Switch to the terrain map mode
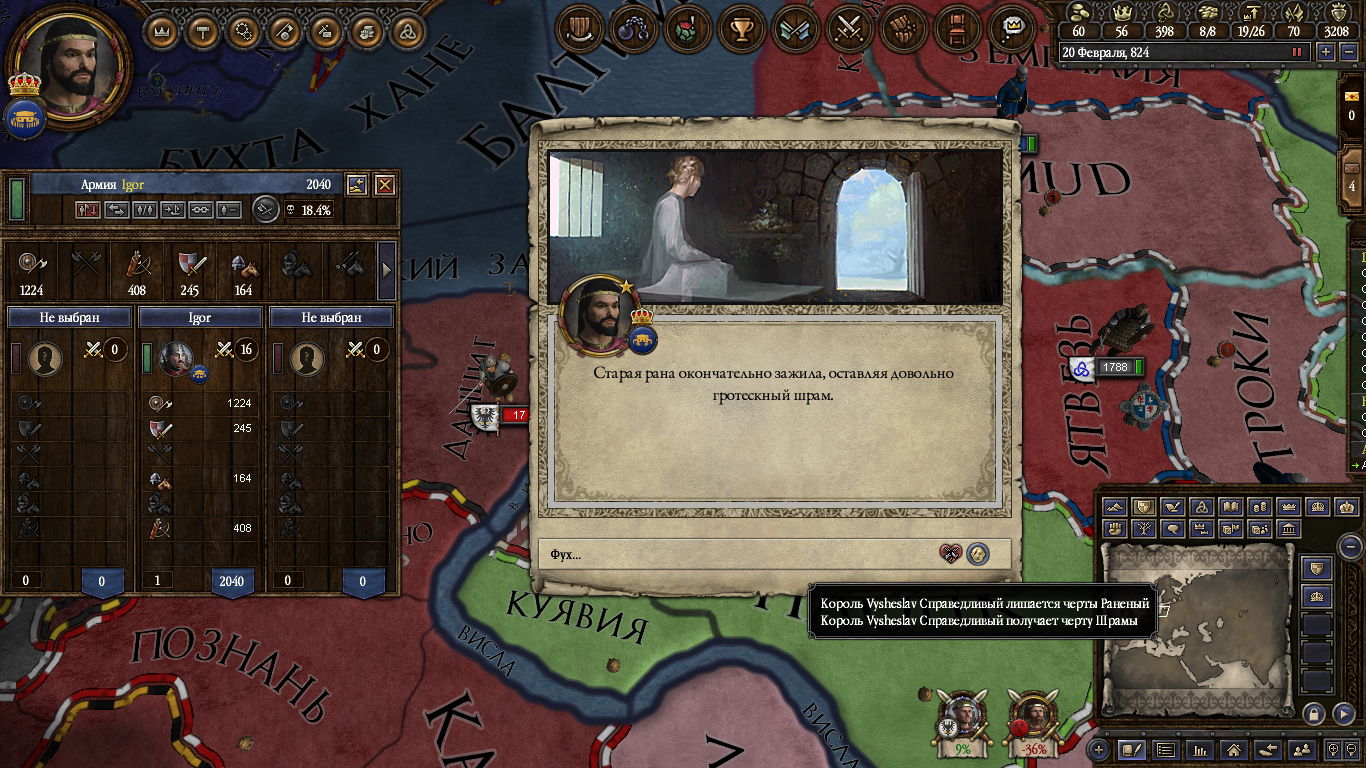1366x768 pixels. tap(1114, 507)
